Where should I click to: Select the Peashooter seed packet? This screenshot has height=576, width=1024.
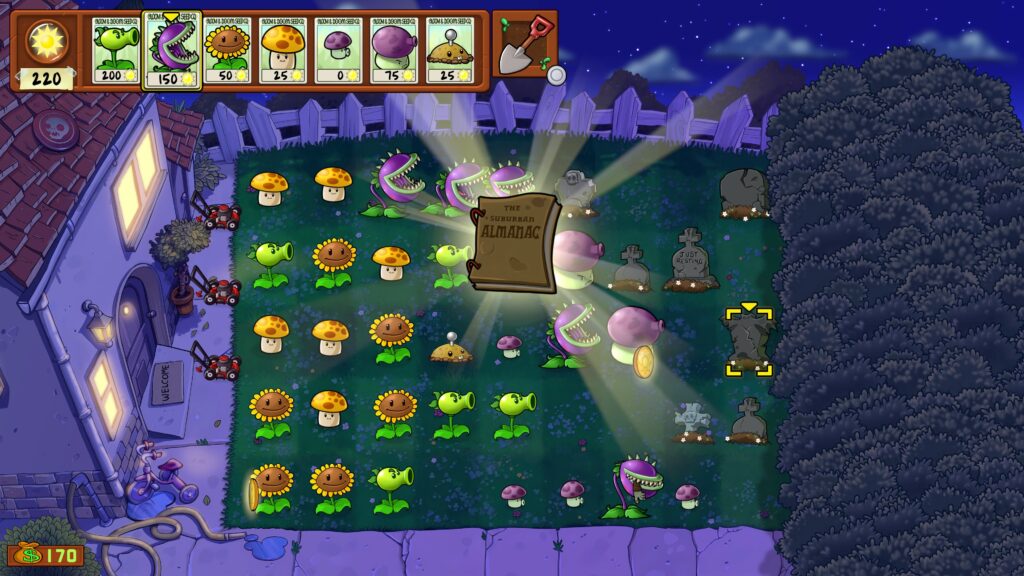tap(116, 50)
